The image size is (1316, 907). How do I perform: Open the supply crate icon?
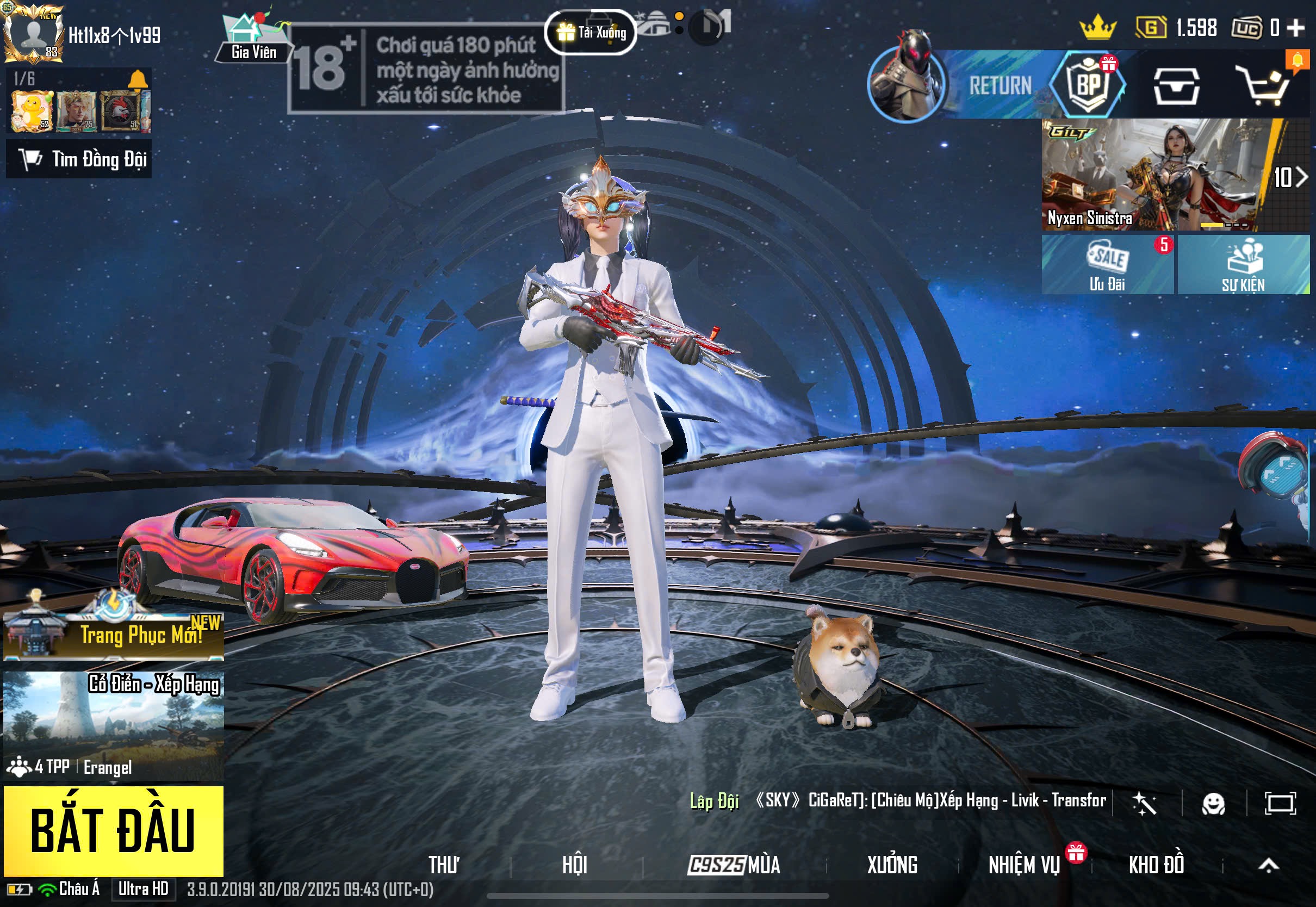click(x=1176, y=86)
